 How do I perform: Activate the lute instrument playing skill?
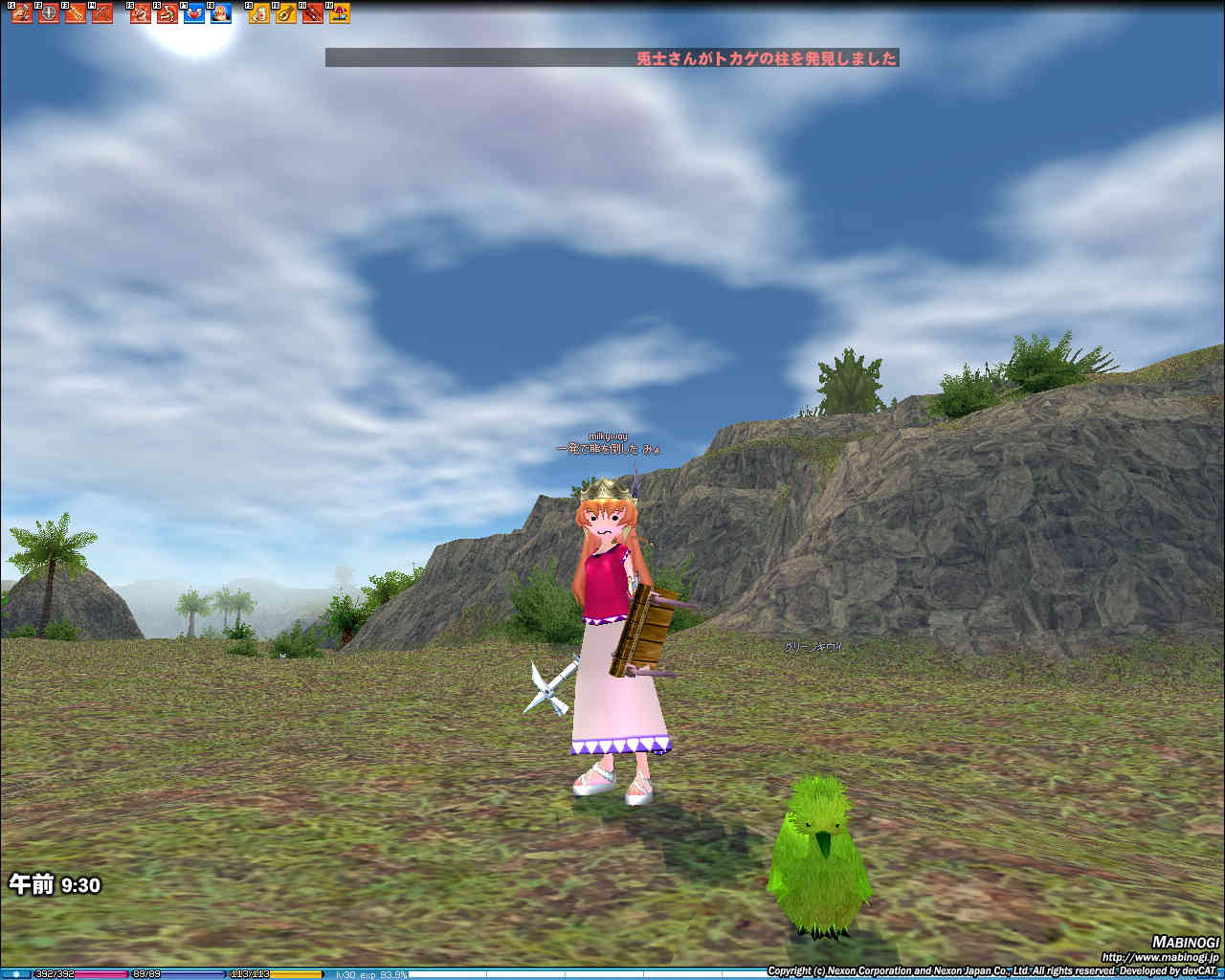click(286, 13)
